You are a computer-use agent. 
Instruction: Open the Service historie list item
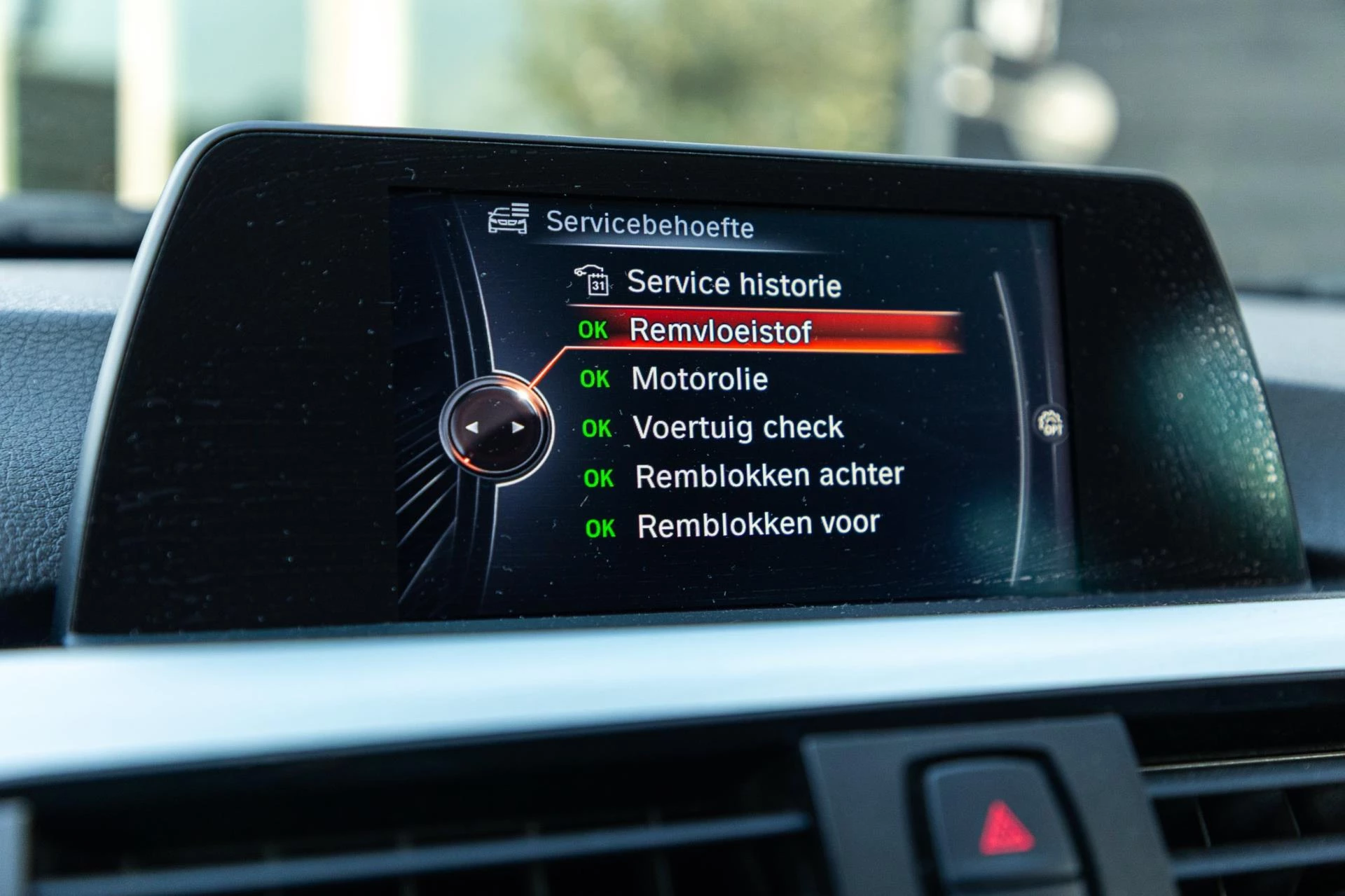coord(733,283)
